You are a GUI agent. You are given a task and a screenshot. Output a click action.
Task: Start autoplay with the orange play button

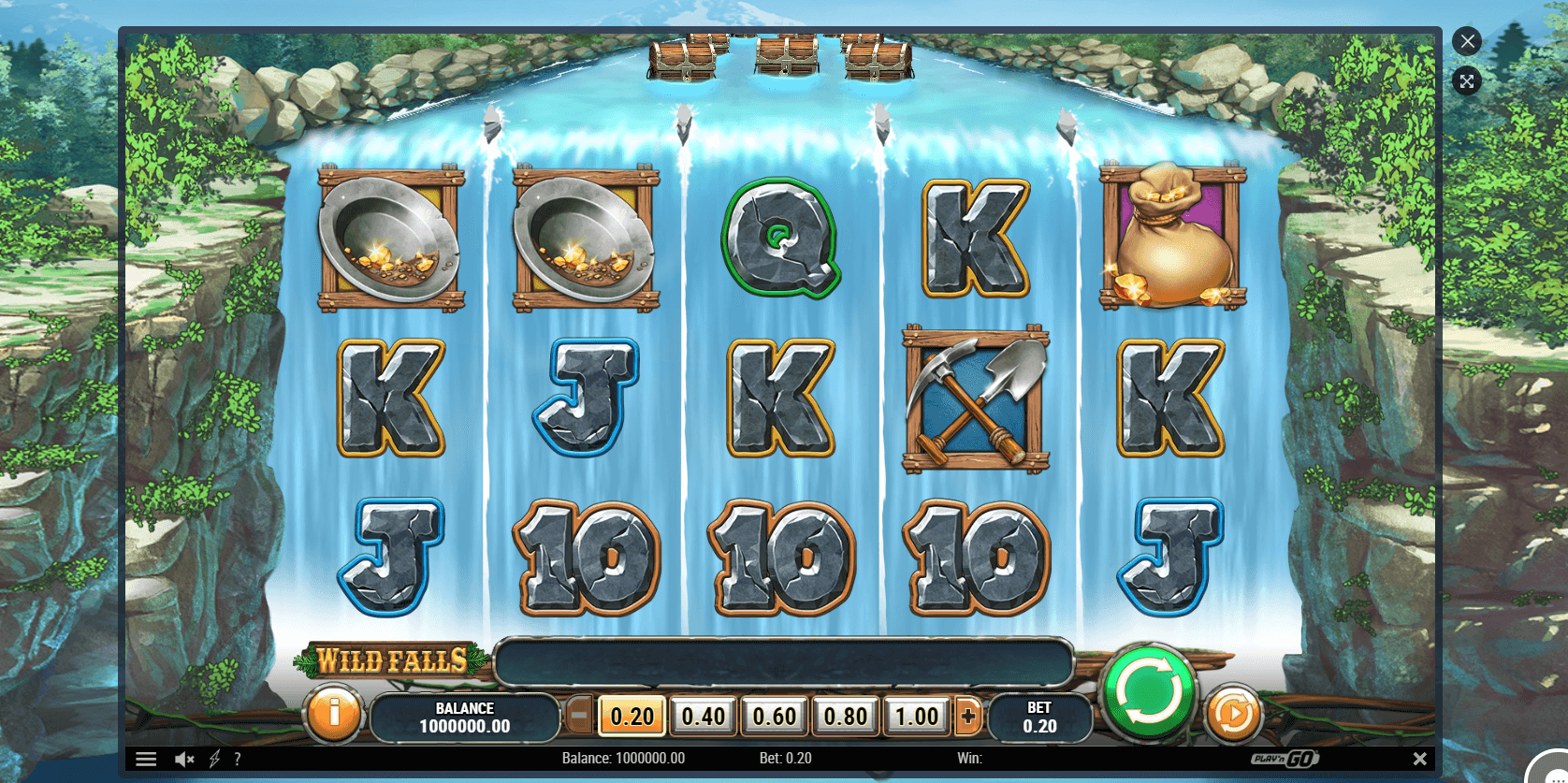(x=1233, y=716)
